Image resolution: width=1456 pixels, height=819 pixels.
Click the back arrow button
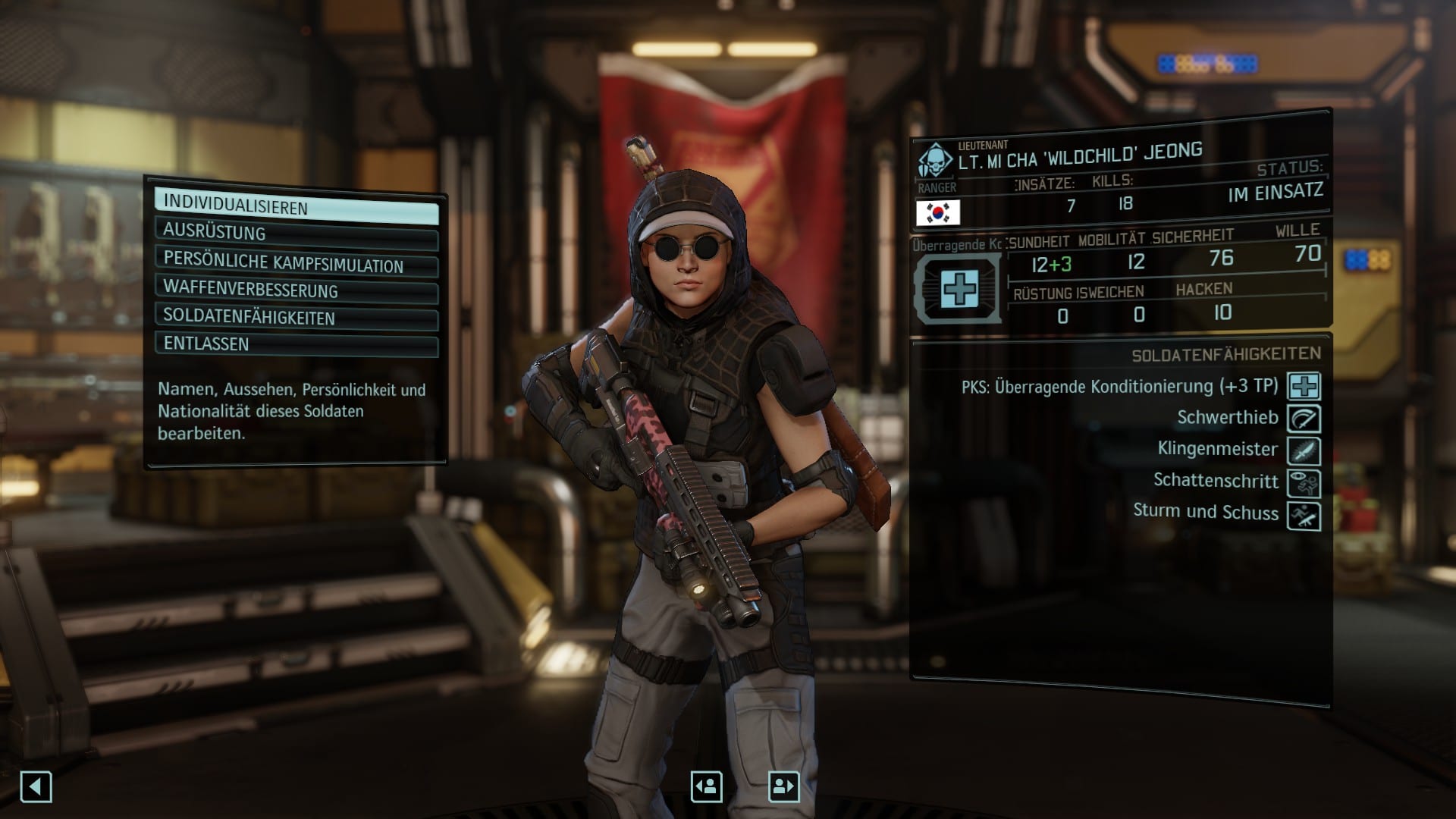[x=36, y=786]
